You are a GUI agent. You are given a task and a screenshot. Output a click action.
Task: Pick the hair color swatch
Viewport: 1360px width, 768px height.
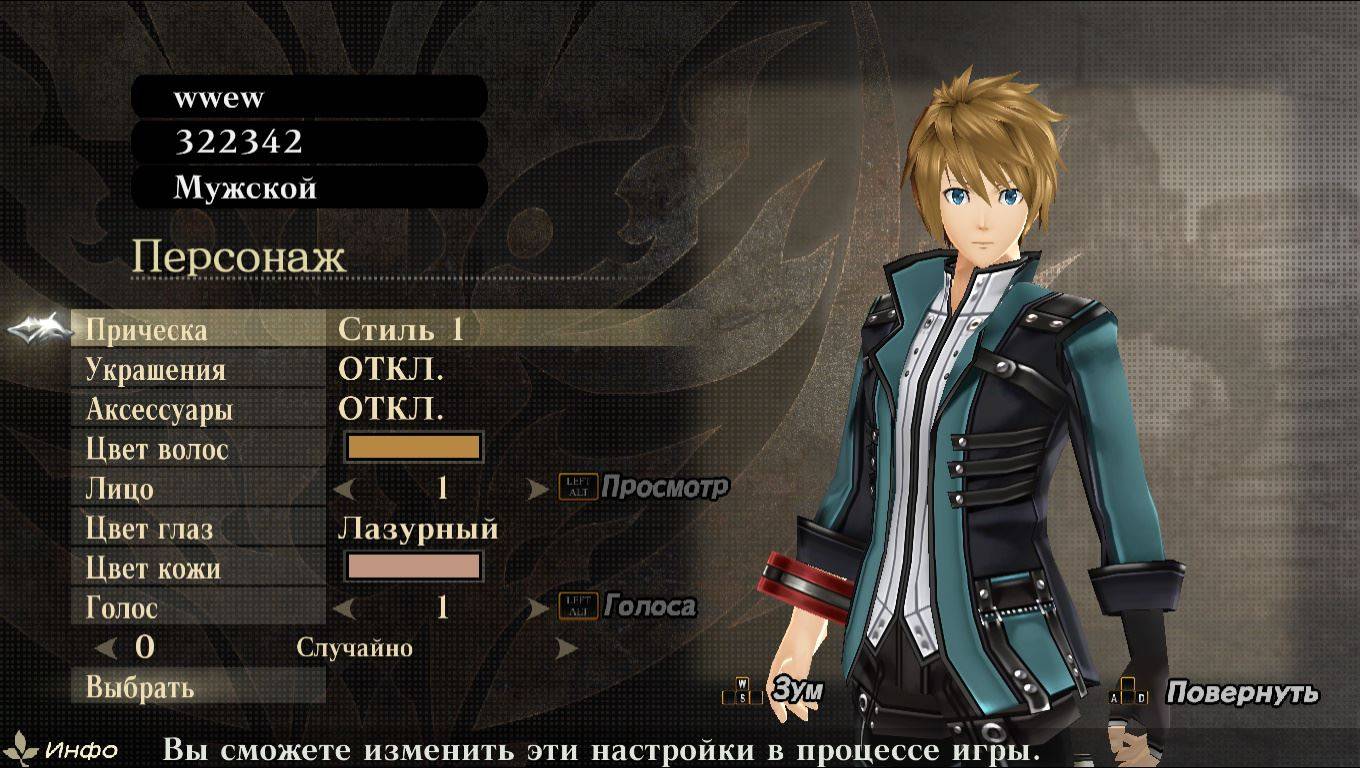coord(414,448)
